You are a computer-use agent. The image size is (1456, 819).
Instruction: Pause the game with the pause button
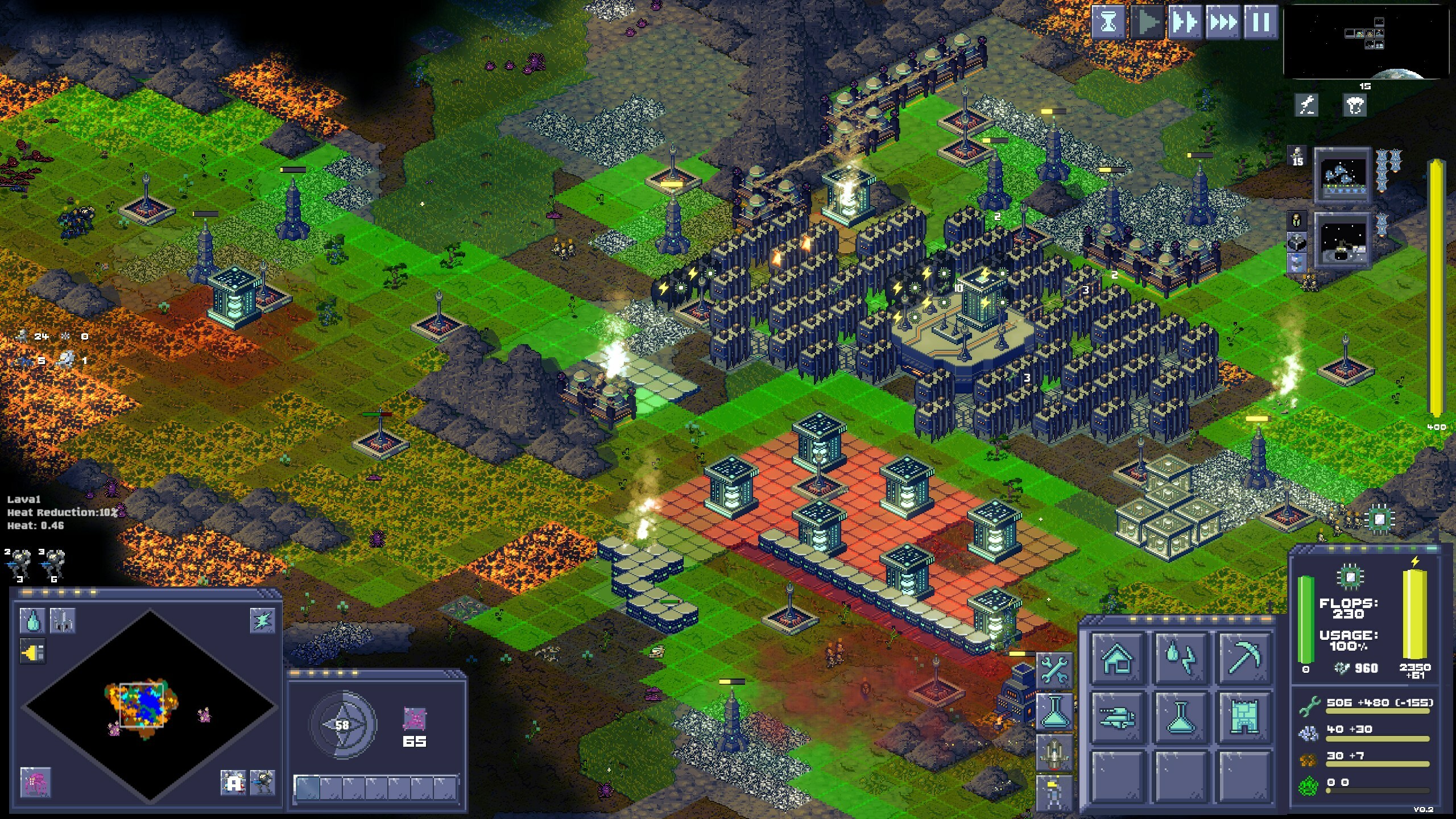[1261, 23]
